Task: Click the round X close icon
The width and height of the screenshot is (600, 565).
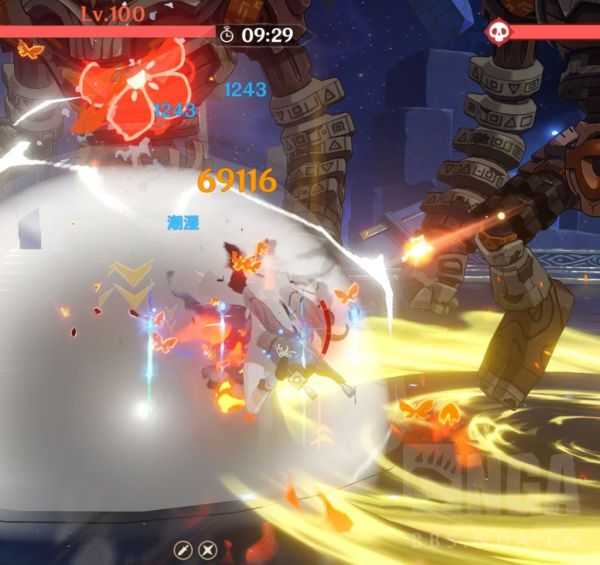Action: pos(207,549)
